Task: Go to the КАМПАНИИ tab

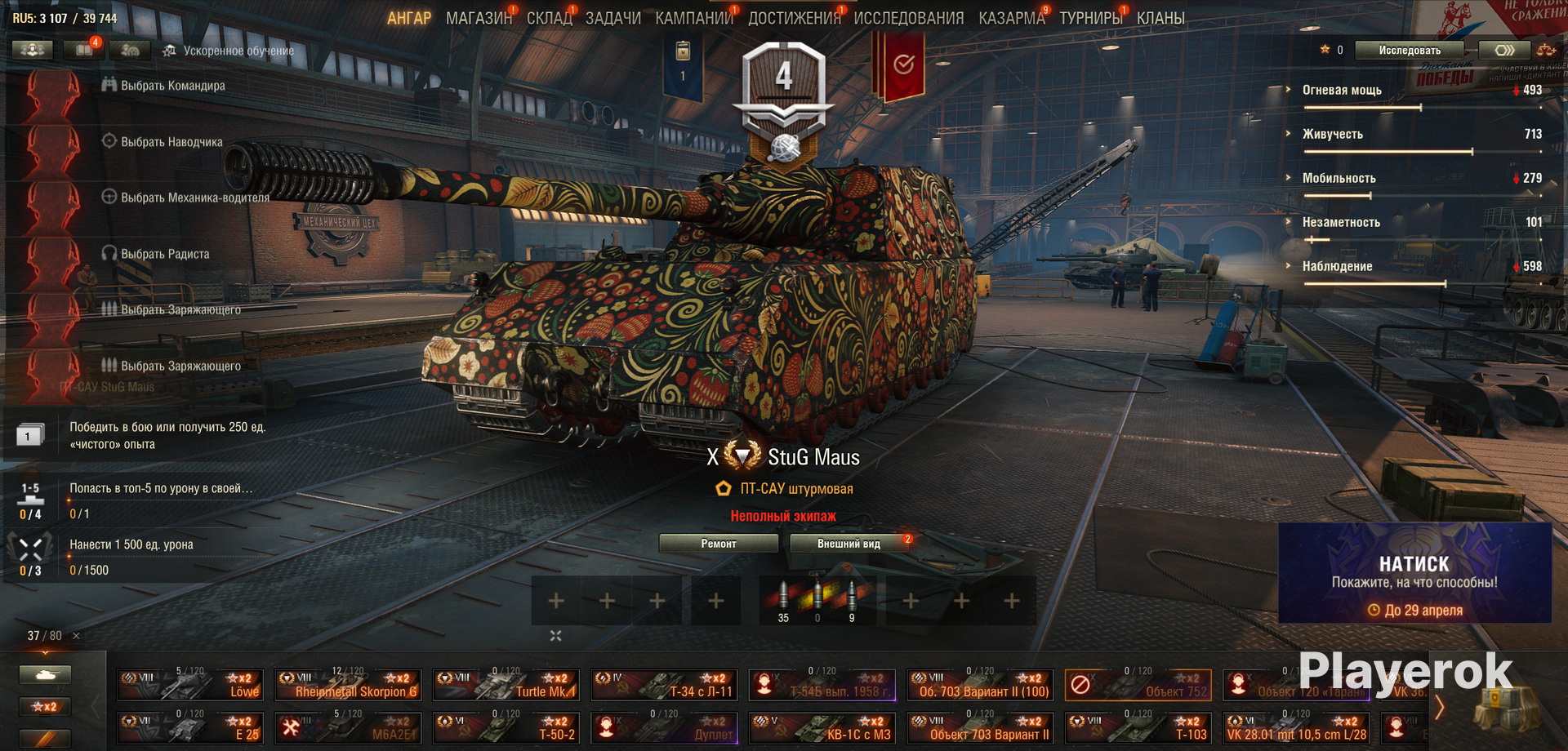Action: [x=693, y=18]
